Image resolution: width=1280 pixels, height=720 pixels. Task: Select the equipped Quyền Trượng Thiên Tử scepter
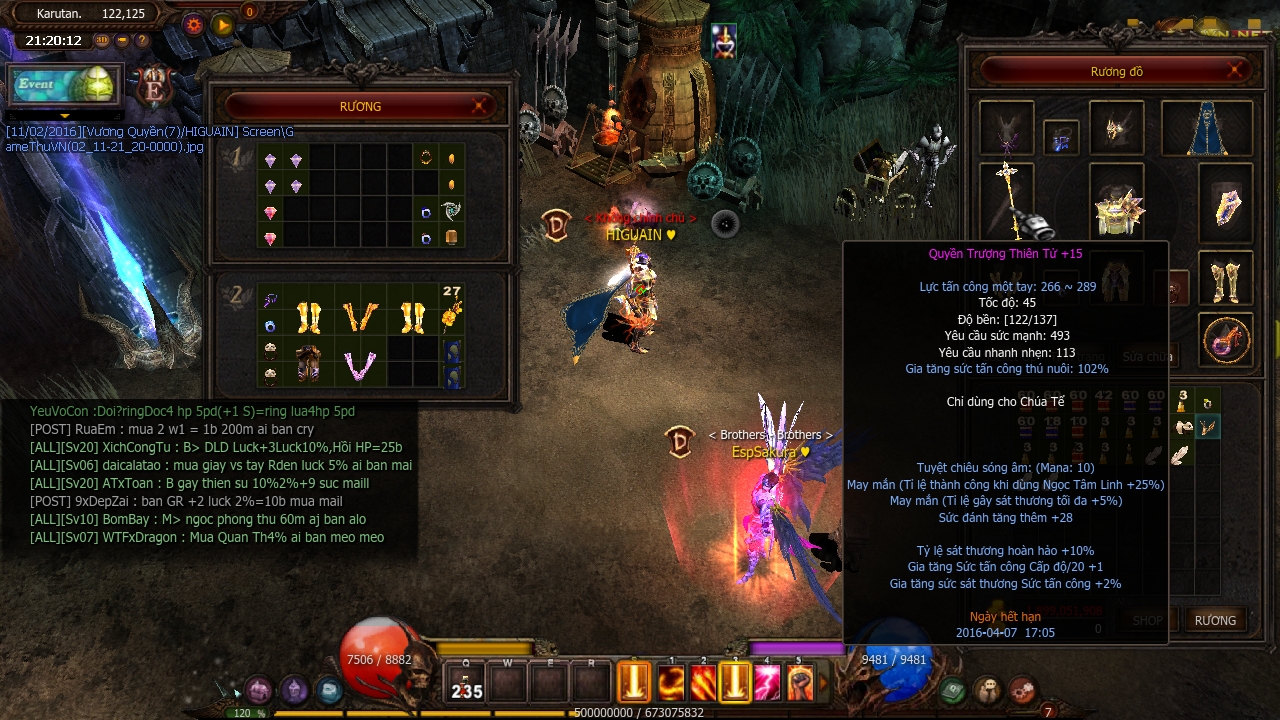click(1006, 198)
